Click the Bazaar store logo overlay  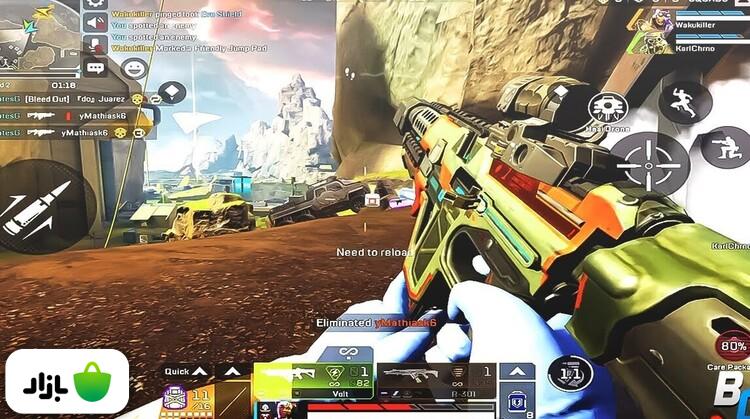[x=66, y=385]
